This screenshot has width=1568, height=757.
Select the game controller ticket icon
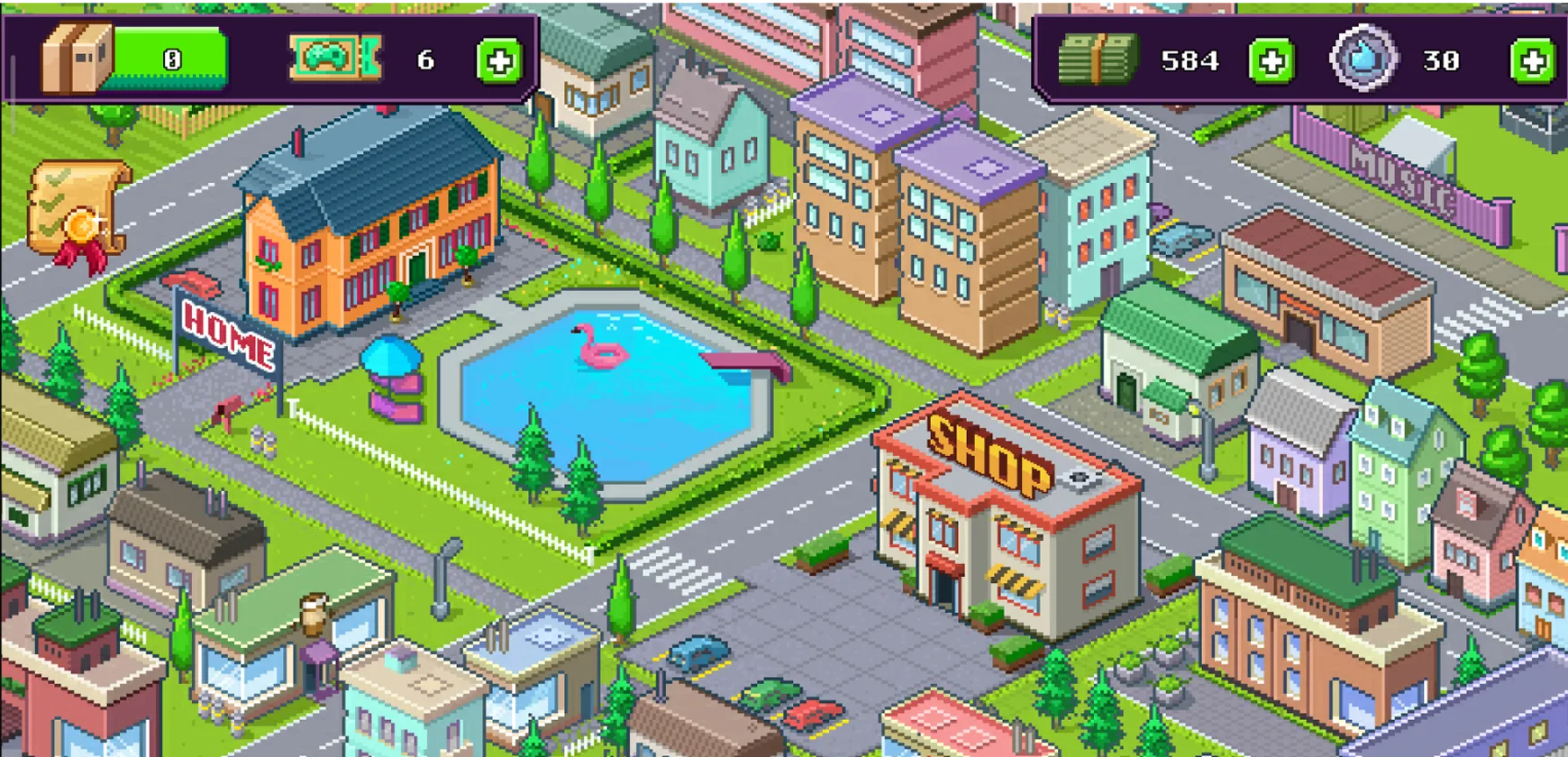tap(334, 59)
